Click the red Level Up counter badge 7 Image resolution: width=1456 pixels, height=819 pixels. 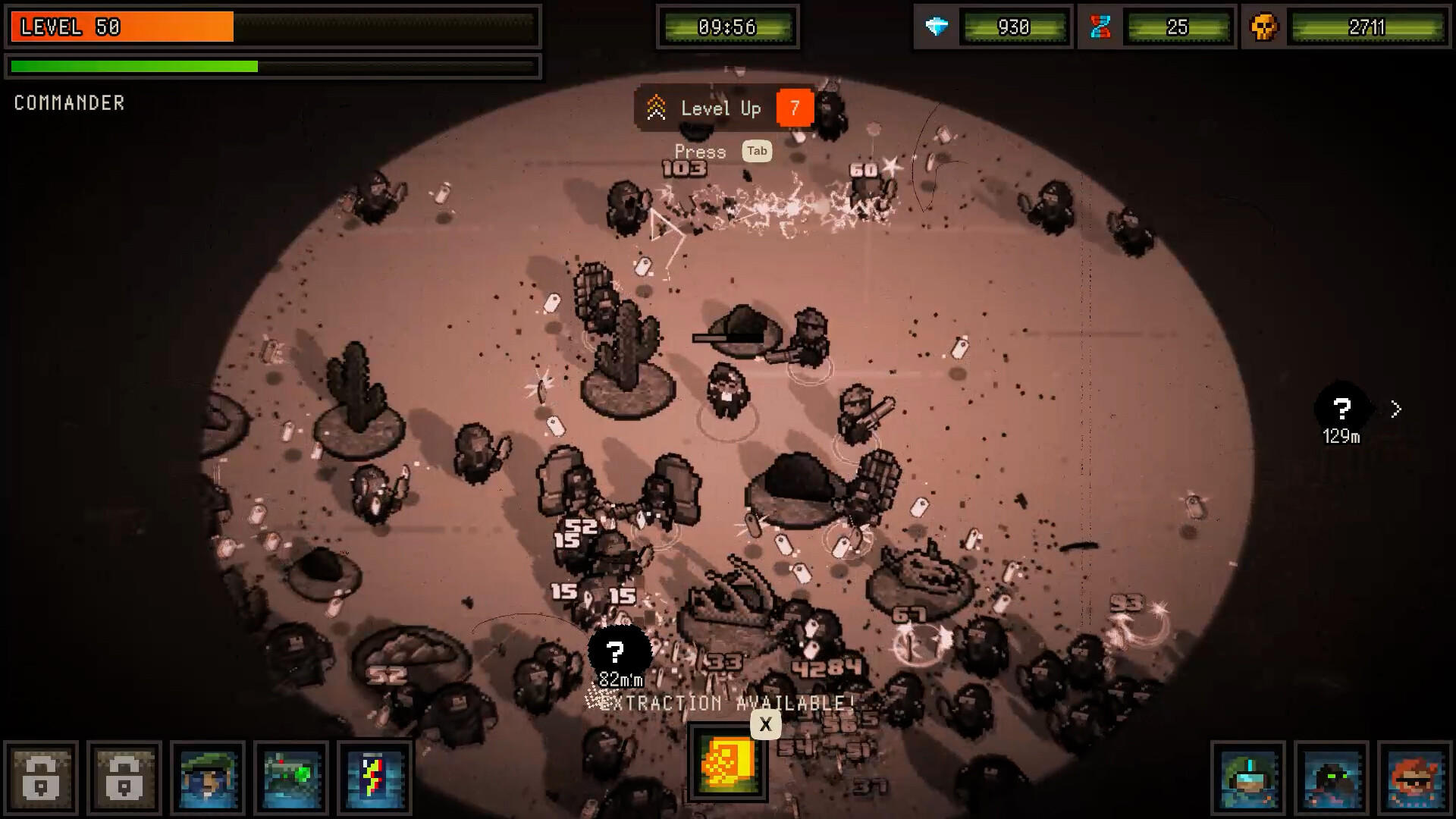[x=795, y=108]
